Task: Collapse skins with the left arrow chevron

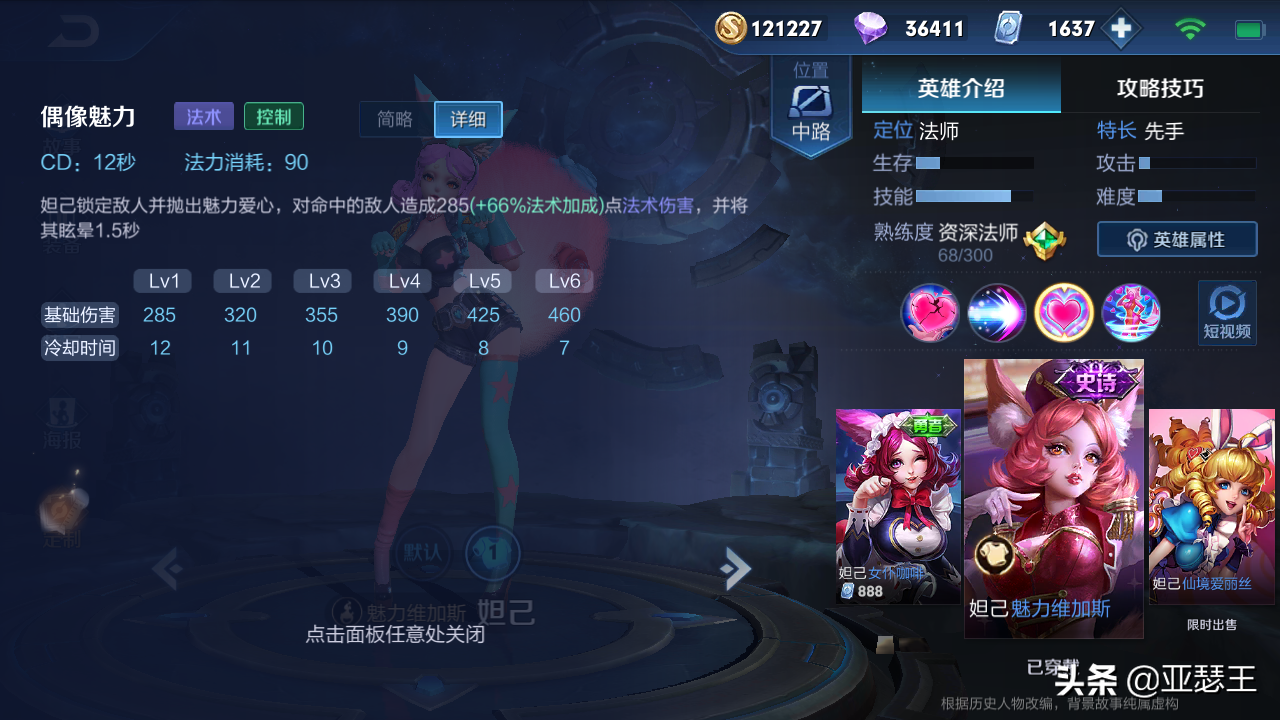Action: (167, 568)
